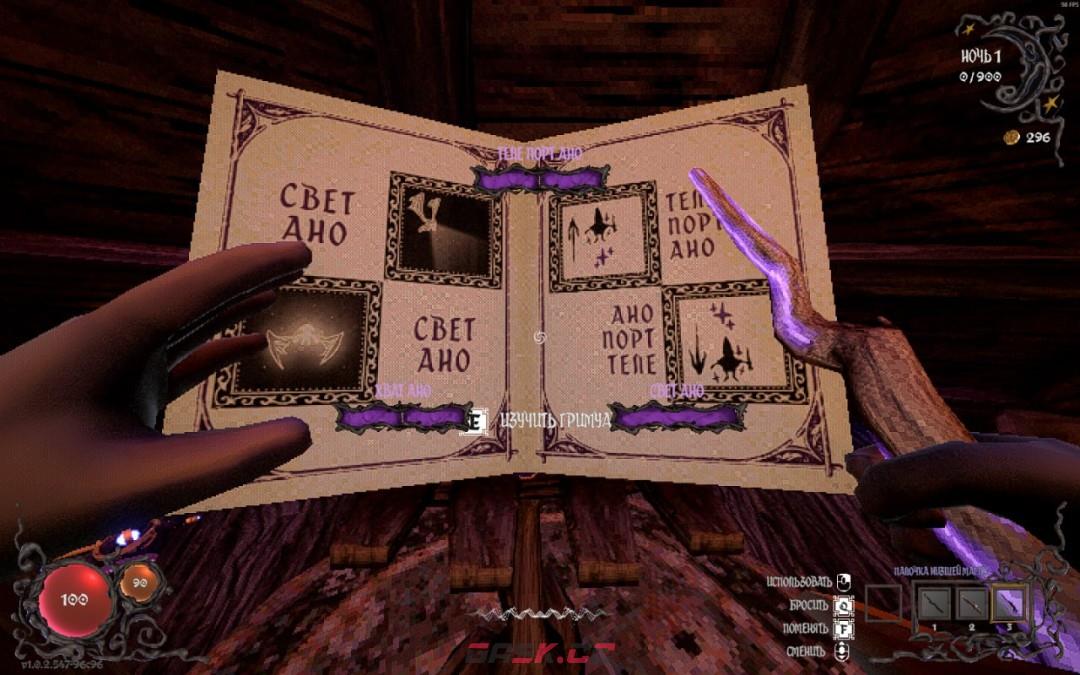The width and height of the screenshot is (1080, 675).
Task: Select the empty unnumbered hotbar slot
Action: (883, 602)
